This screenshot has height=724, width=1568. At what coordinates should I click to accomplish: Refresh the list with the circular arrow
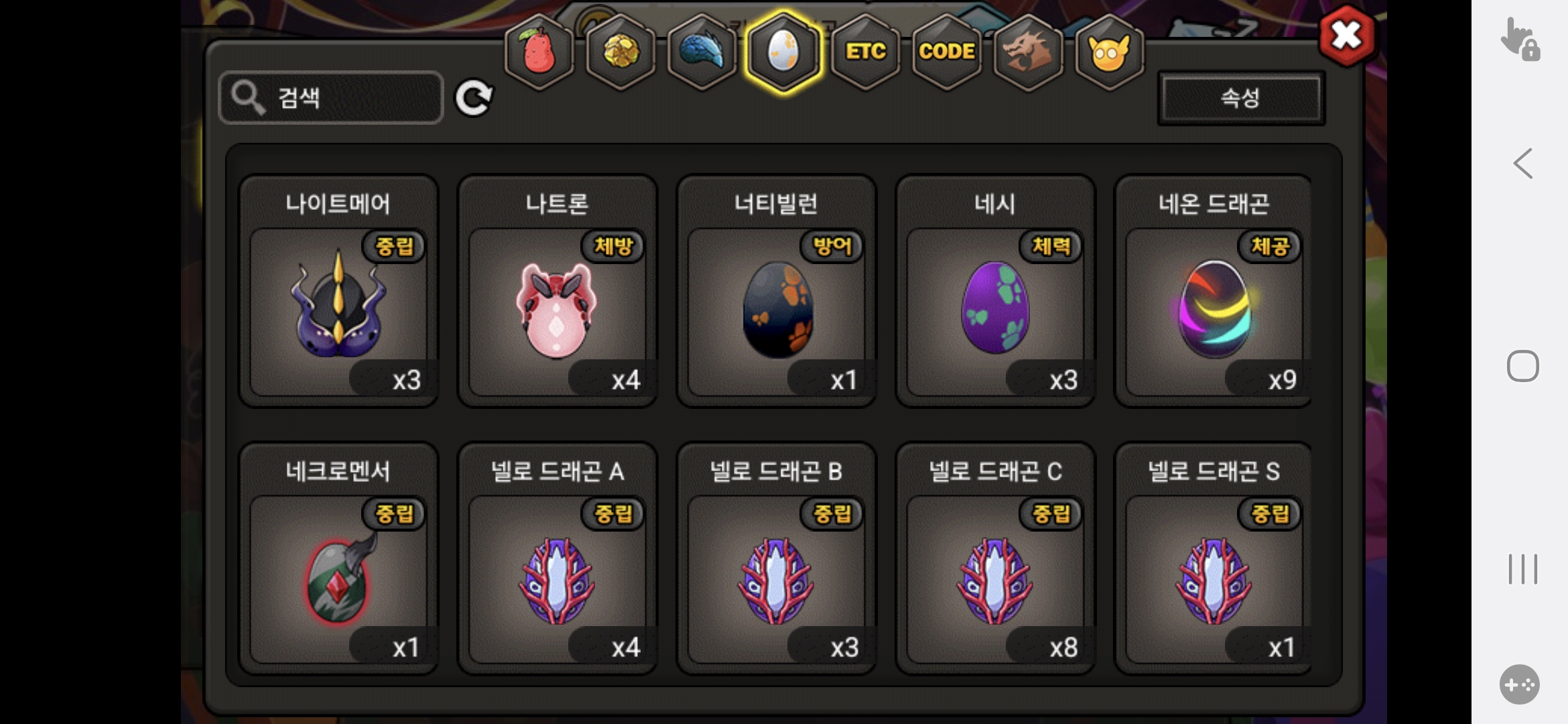474,98
